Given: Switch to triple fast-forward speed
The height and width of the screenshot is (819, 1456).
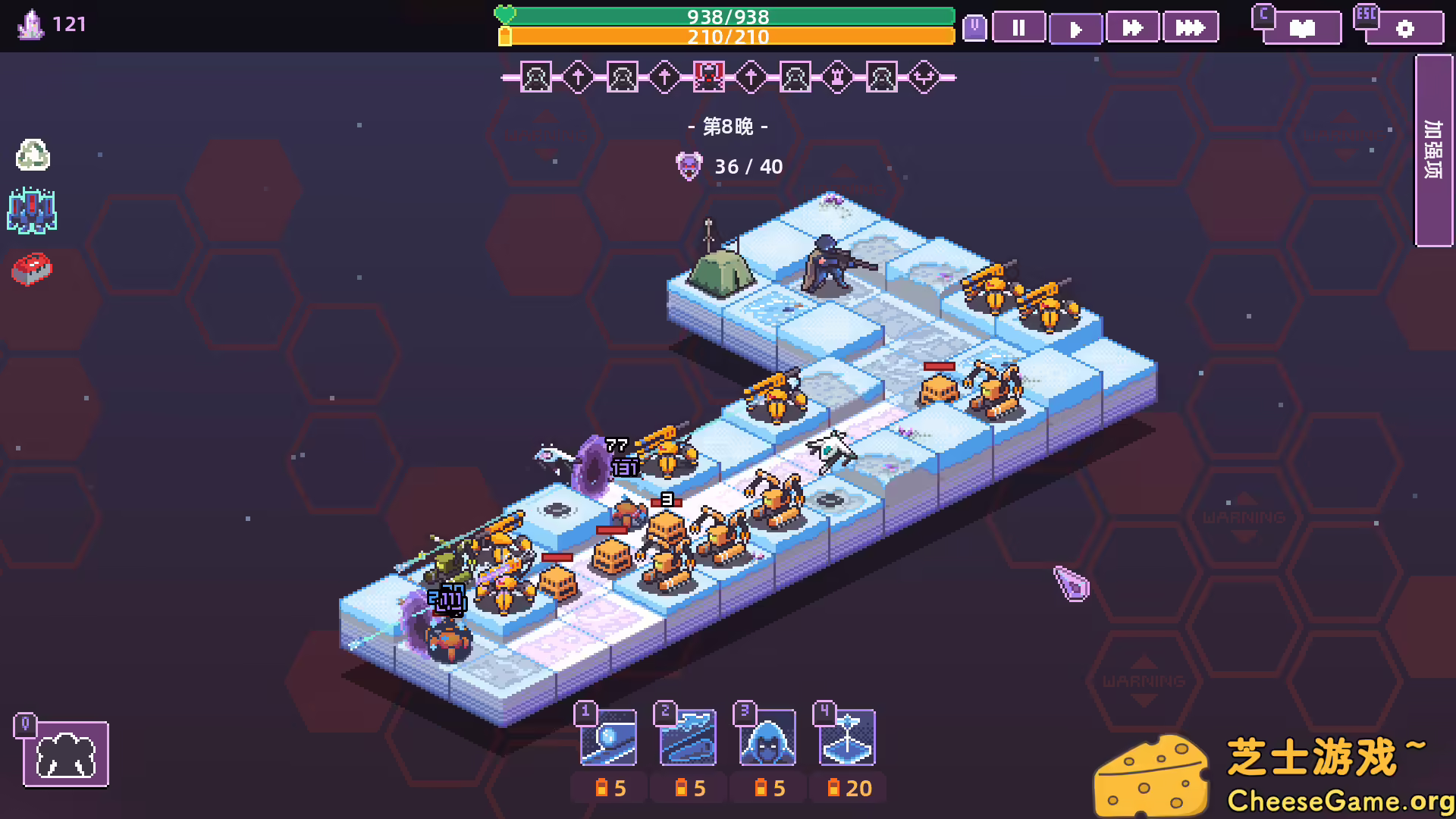Looking at the screenshot, I should coord(1190,29).
